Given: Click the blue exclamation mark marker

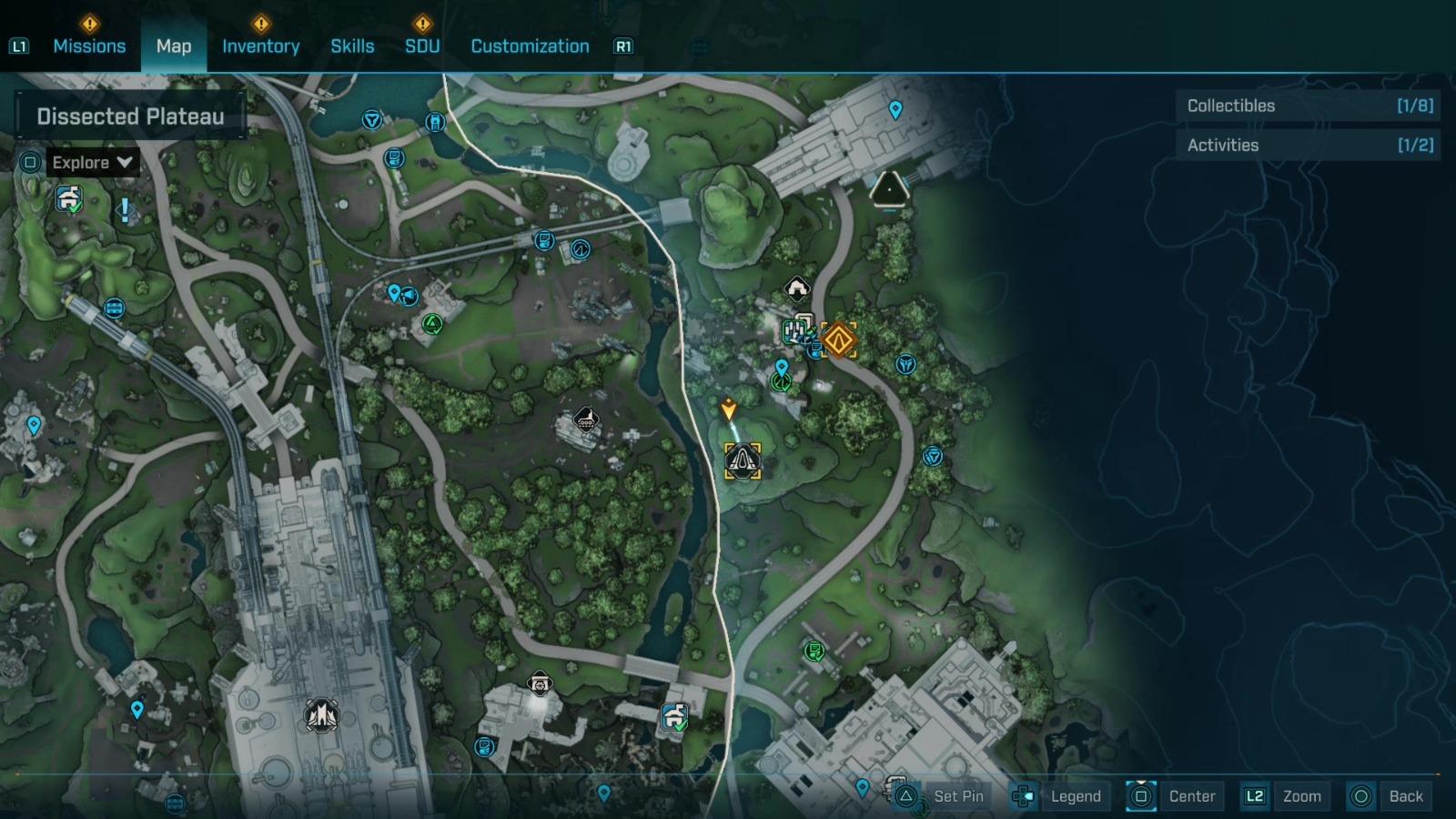Looking at the screenshot, I should coord(125,211).
